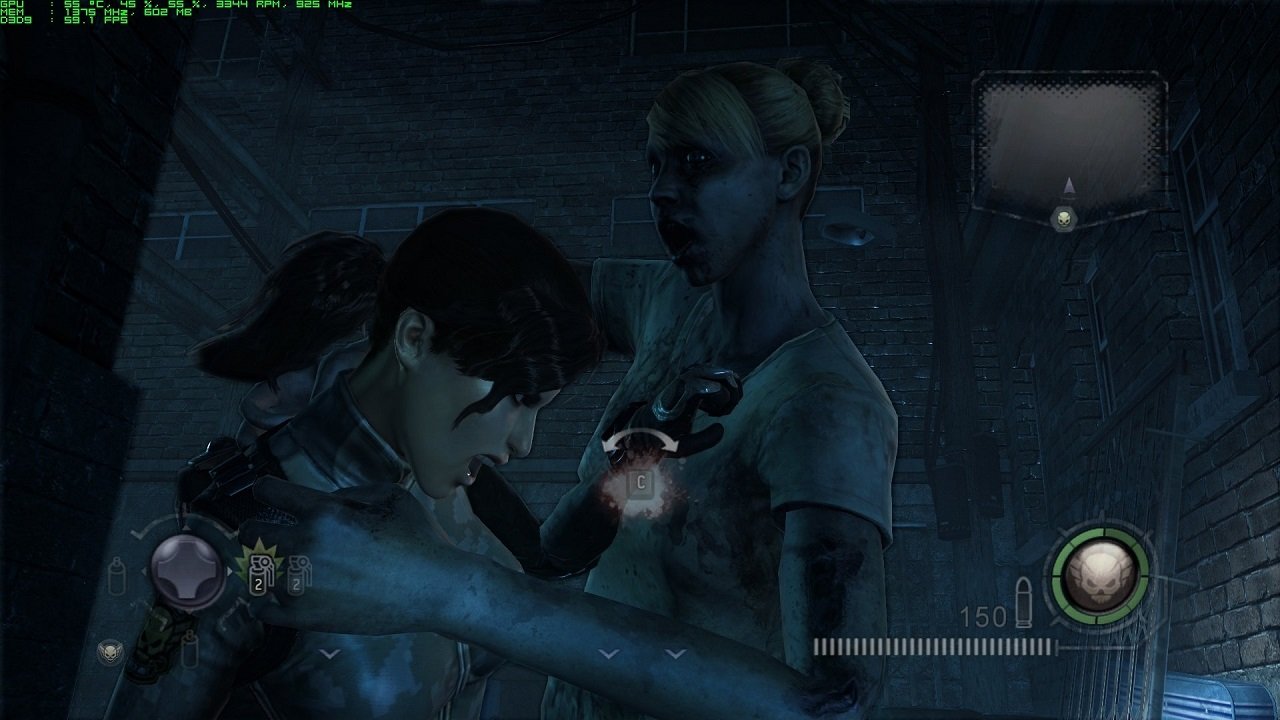Expand the chevron under Lara's elbow on bottom left
This screenshot has height=720, width=1280.
pyautogui.click(x=330, y=654)
